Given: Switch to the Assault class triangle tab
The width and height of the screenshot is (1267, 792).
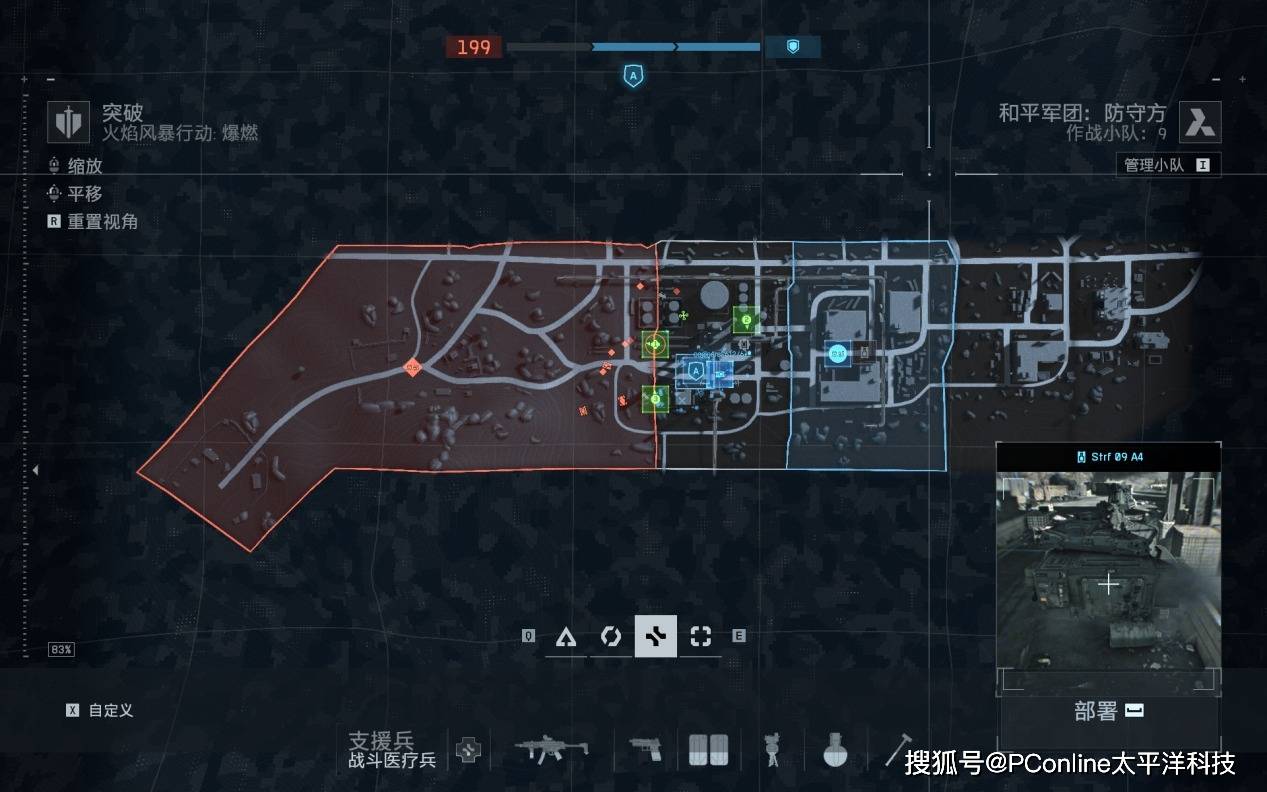Looking at the screenshot, I should [566, 636].
